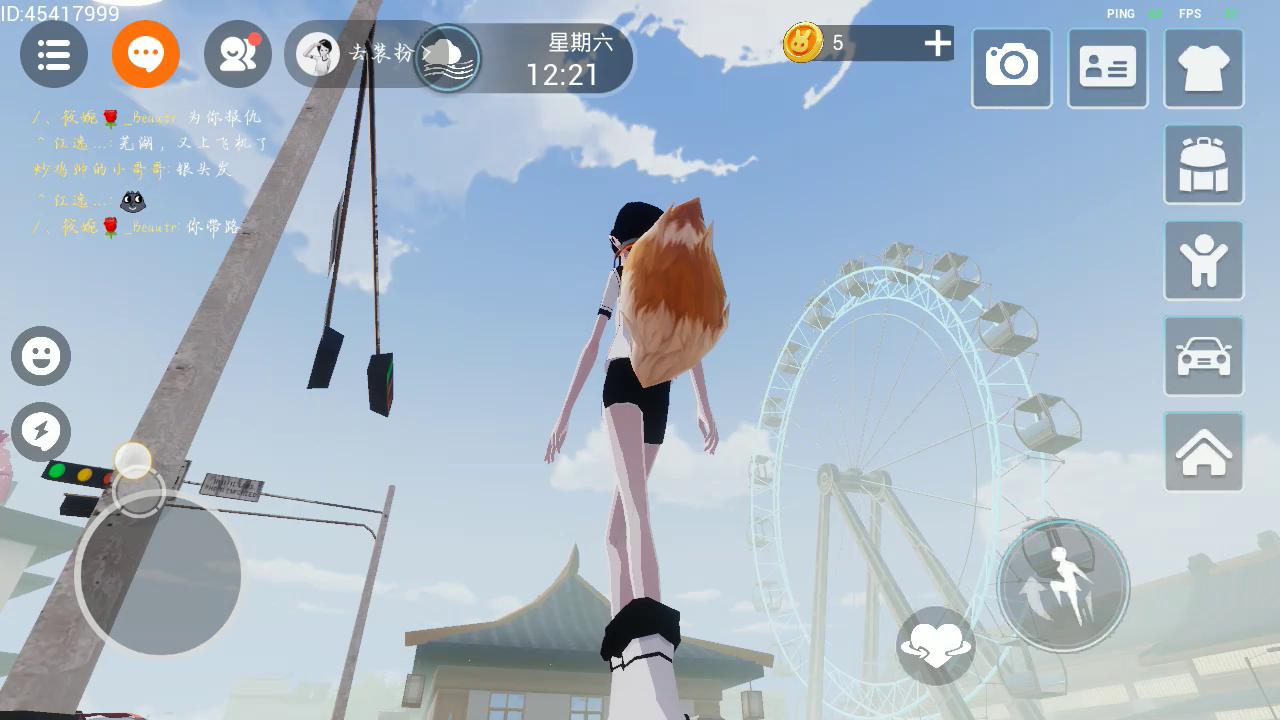Image resolution: width=1280 pixels, height=720 pixels.
Task: Tap the heart interaction button
Action: [x=936, y=646]
